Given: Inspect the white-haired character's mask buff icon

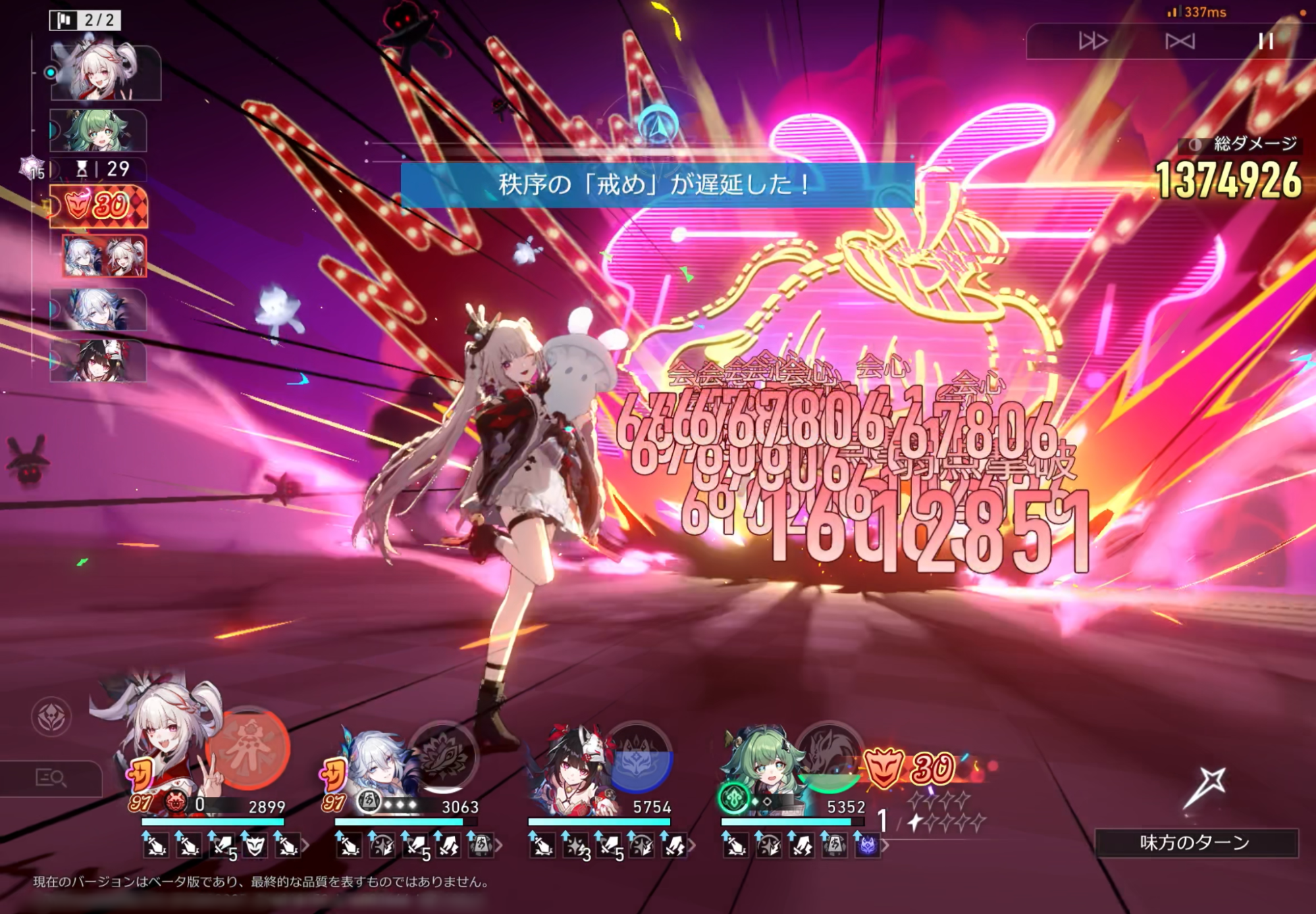Looking at the screenshot, I should point(255,845).
